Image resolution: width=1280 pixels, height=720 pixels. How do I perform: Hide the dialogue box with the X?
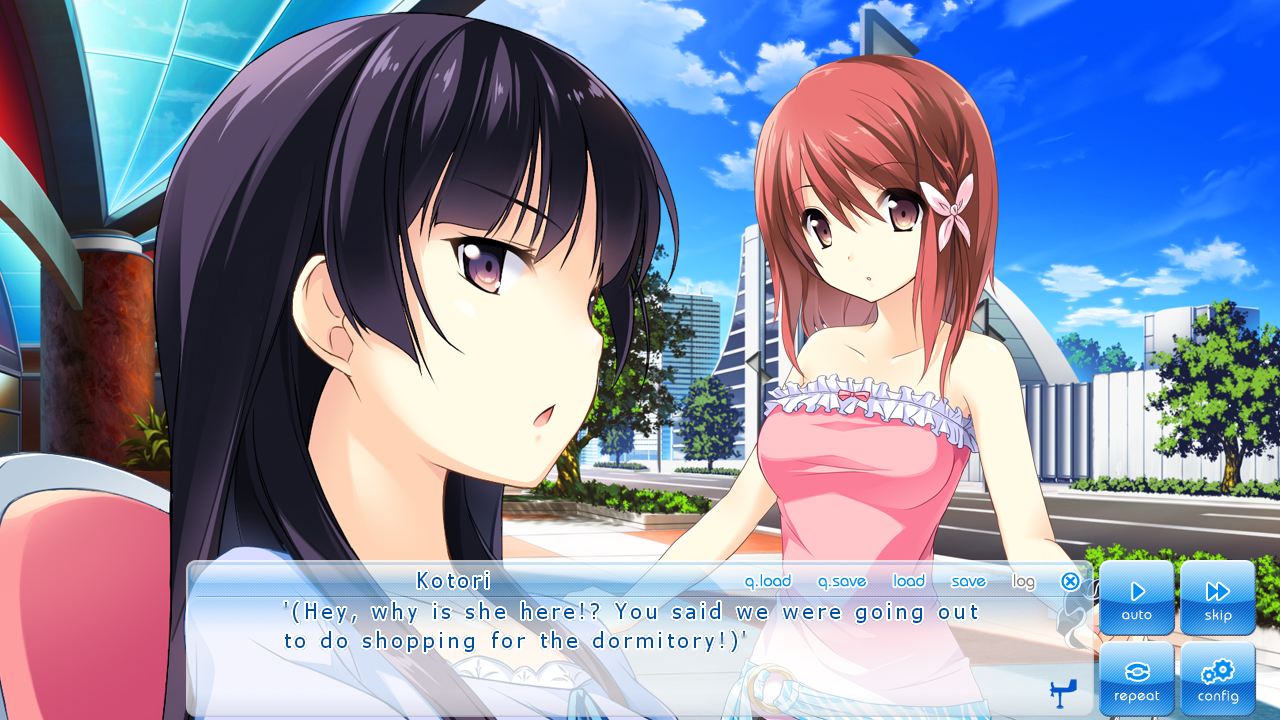(1070, 581)
